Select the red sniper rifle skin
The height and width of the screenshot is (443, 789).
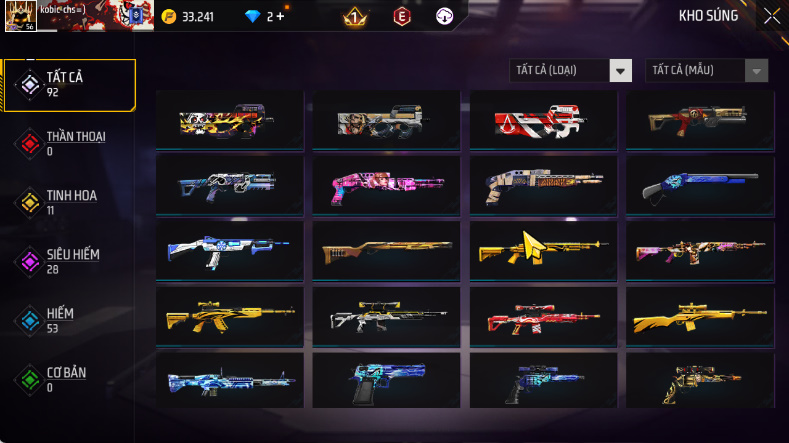[x=546, y=318]
